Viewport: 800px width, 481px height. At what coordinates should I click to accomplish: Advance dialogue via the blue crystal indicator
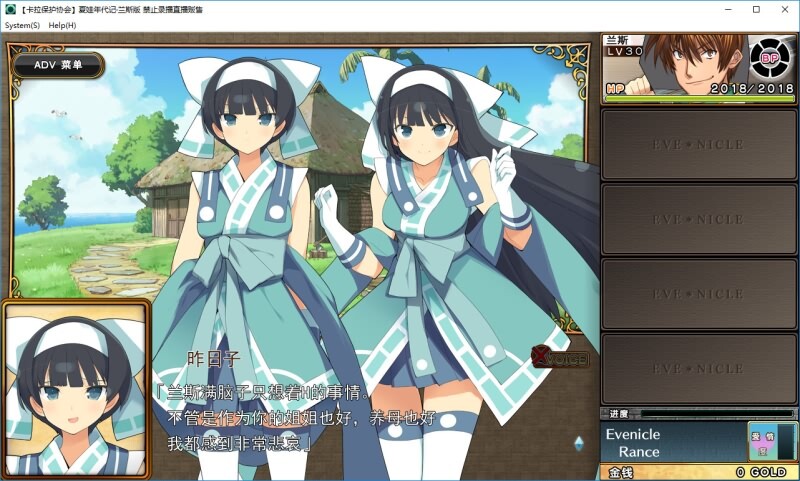pyautogui.click(x=579, y=442)
